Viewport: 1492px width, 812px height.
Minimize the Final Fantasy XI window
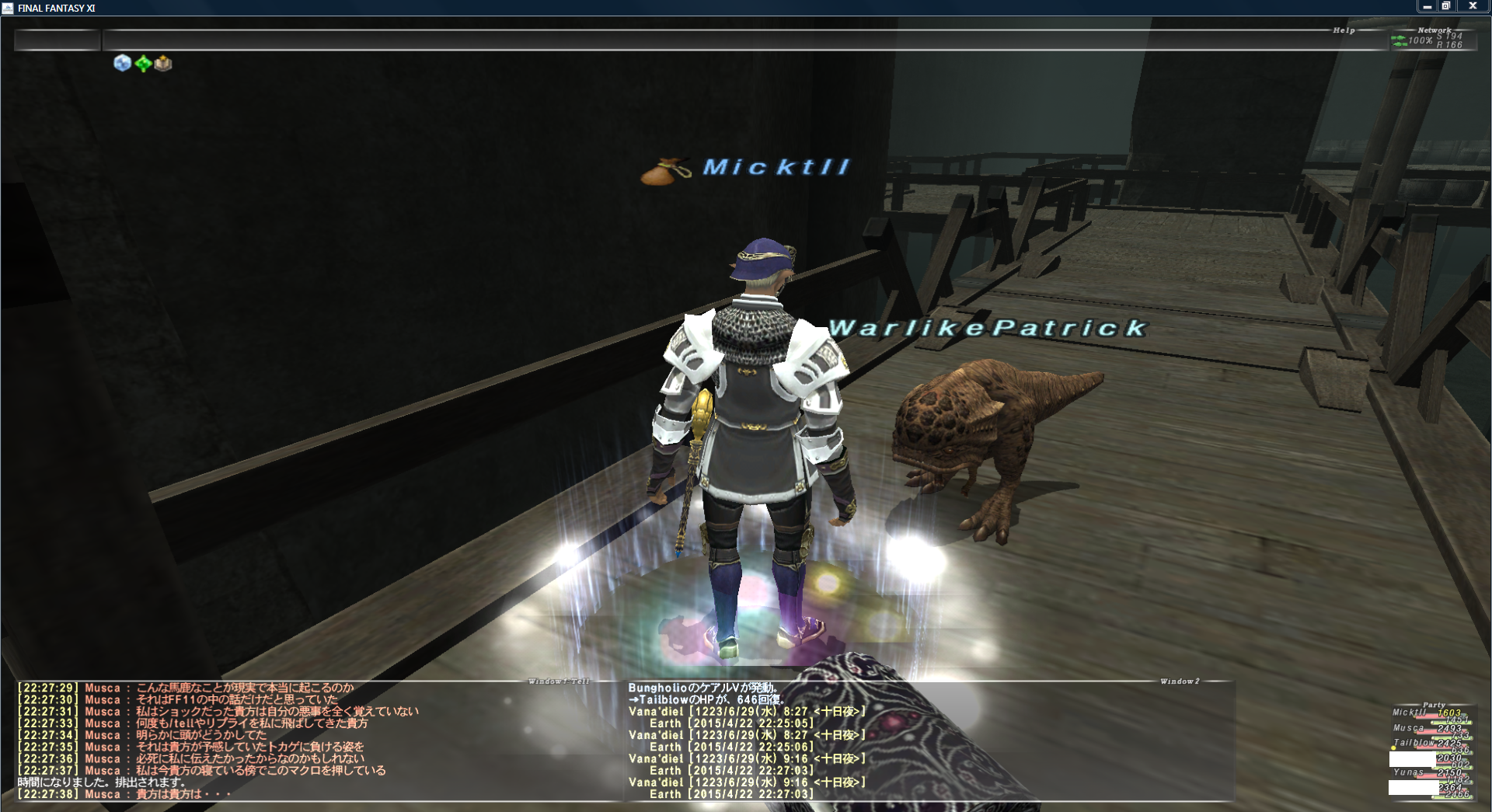[1427, 6]
